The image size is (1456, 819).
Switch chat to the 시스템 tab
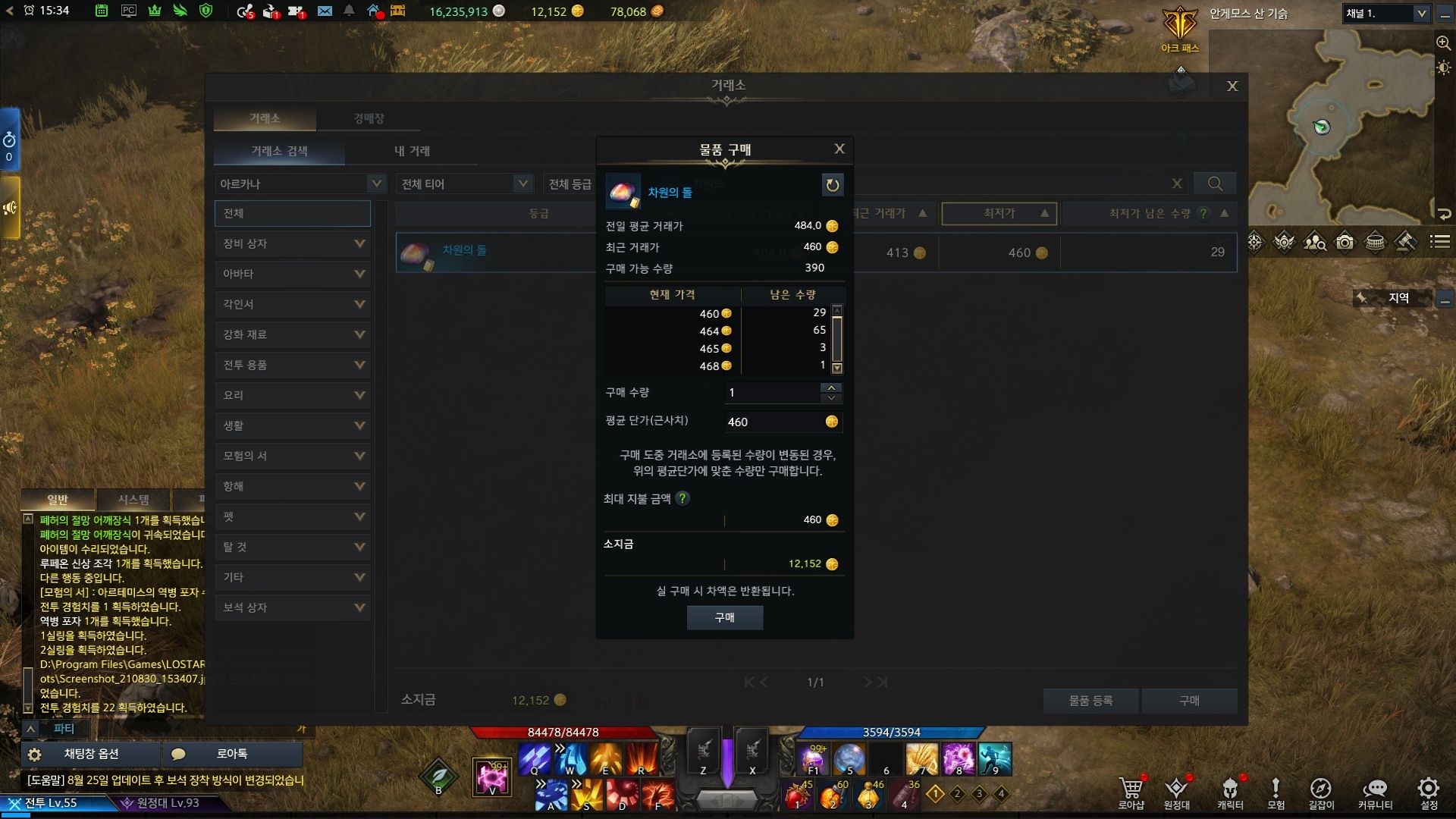pyautogui.click(x=133, y=500)
